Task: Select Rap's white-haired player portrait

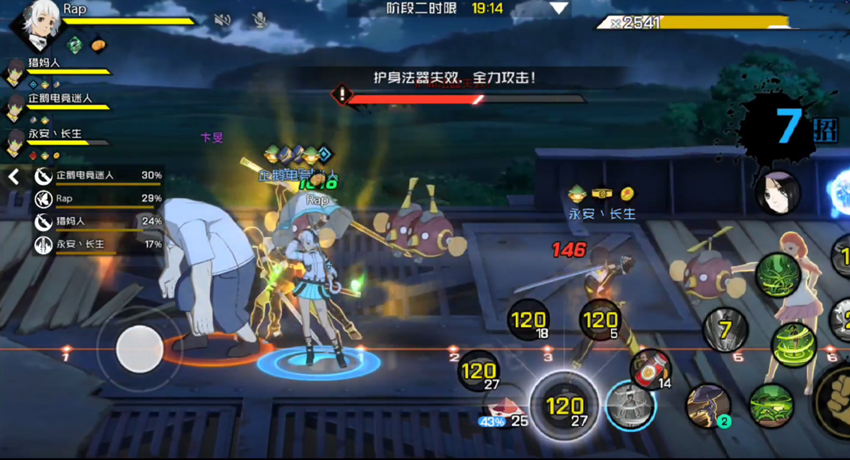Action: (x=32, y=22)
